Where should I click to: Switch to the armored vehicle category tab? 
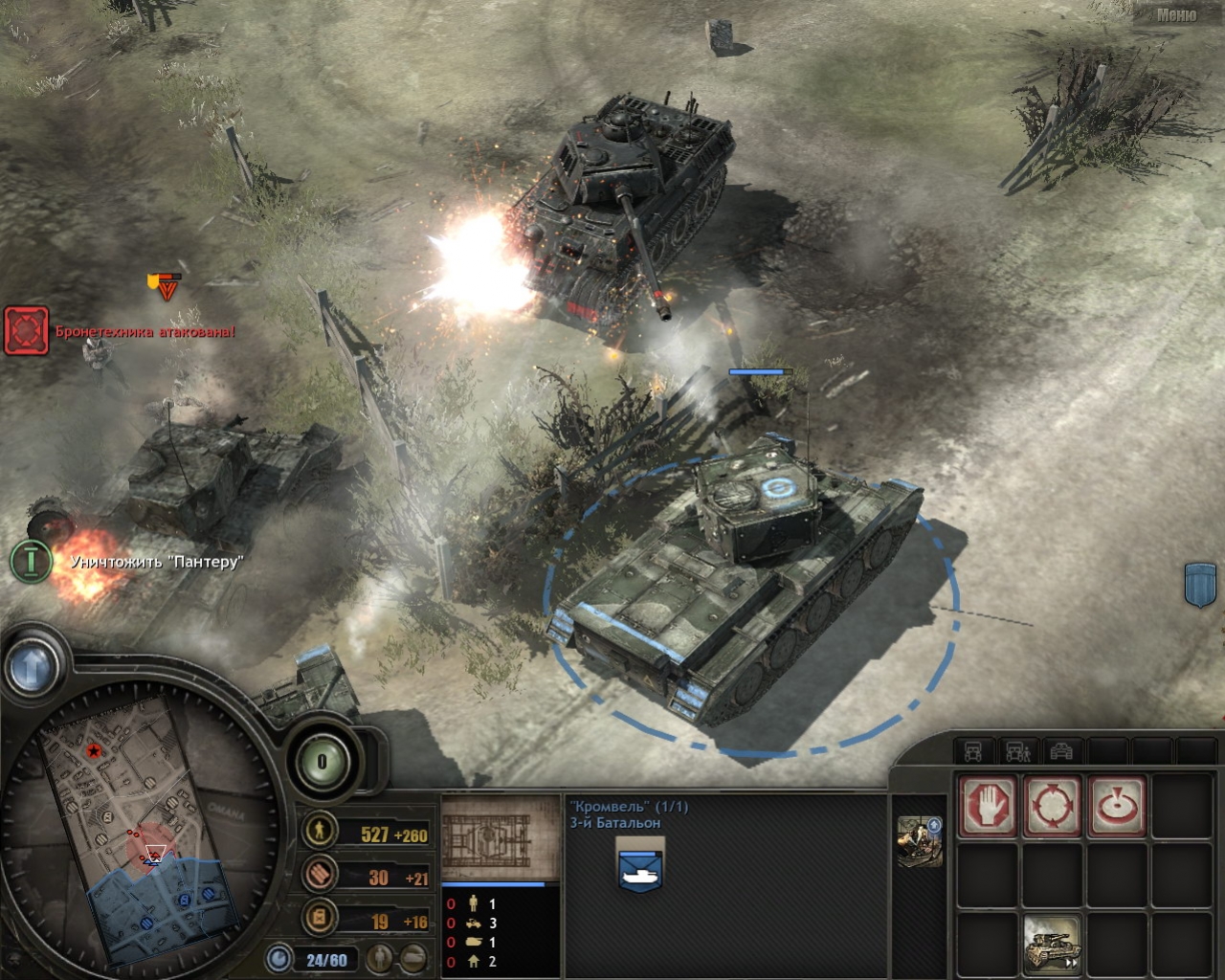click(x=1062, y=752)
